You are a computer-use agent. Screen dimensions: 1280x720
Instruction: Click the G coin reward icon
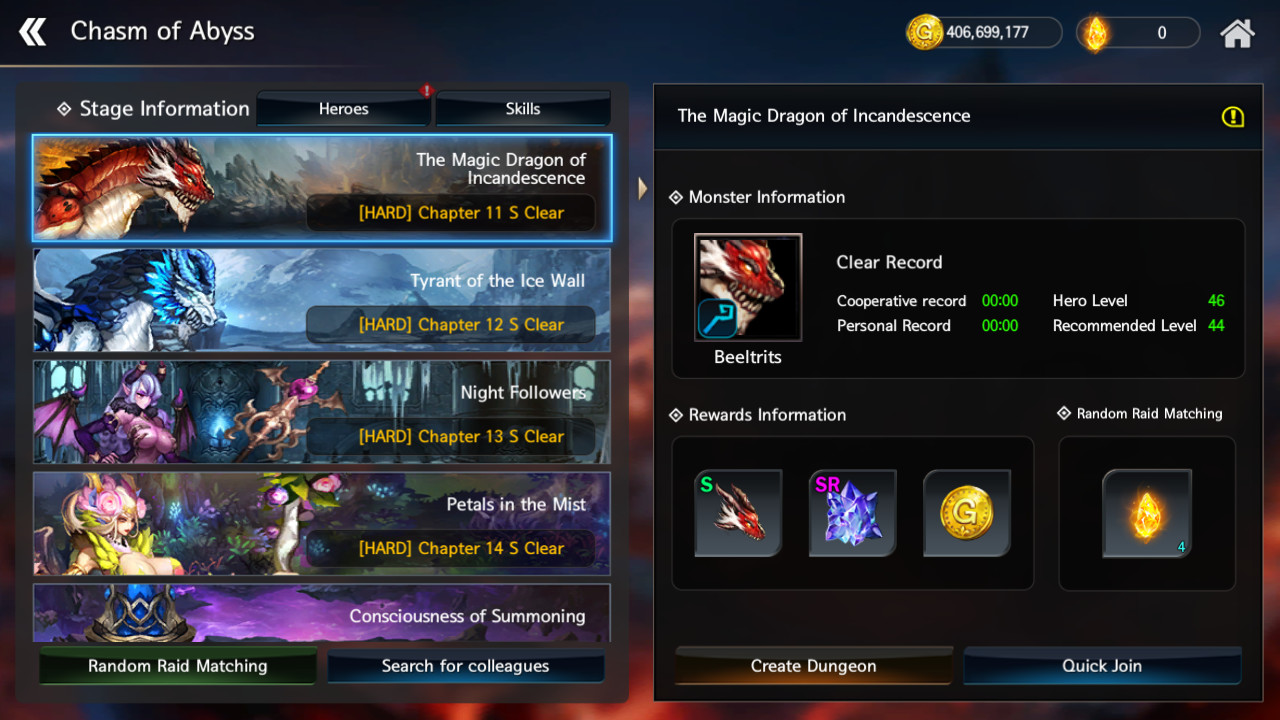(x=967, y=513)
